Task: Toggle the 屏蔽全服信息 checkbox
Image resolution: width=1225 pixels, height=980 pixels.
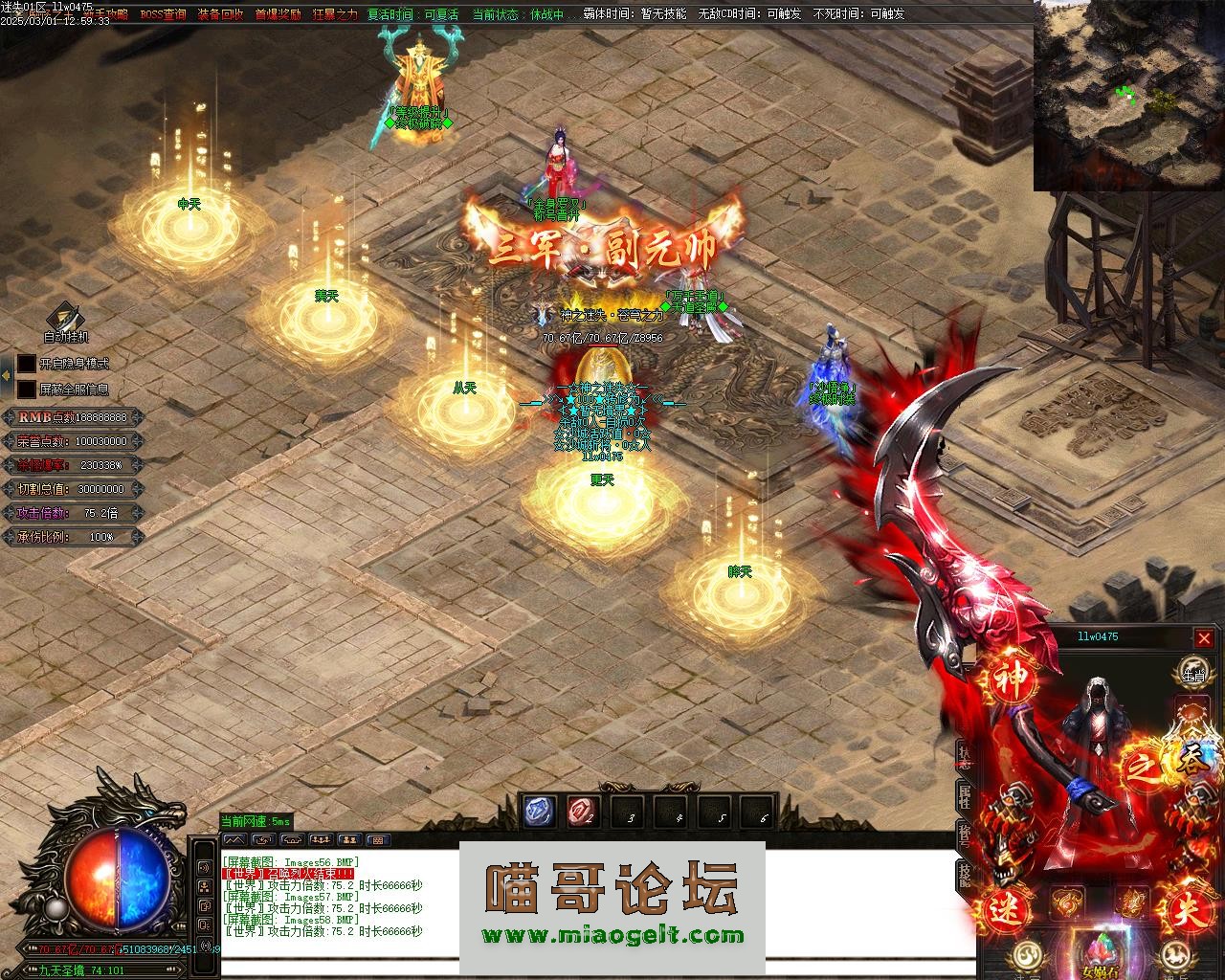Action: pos(27,390)
